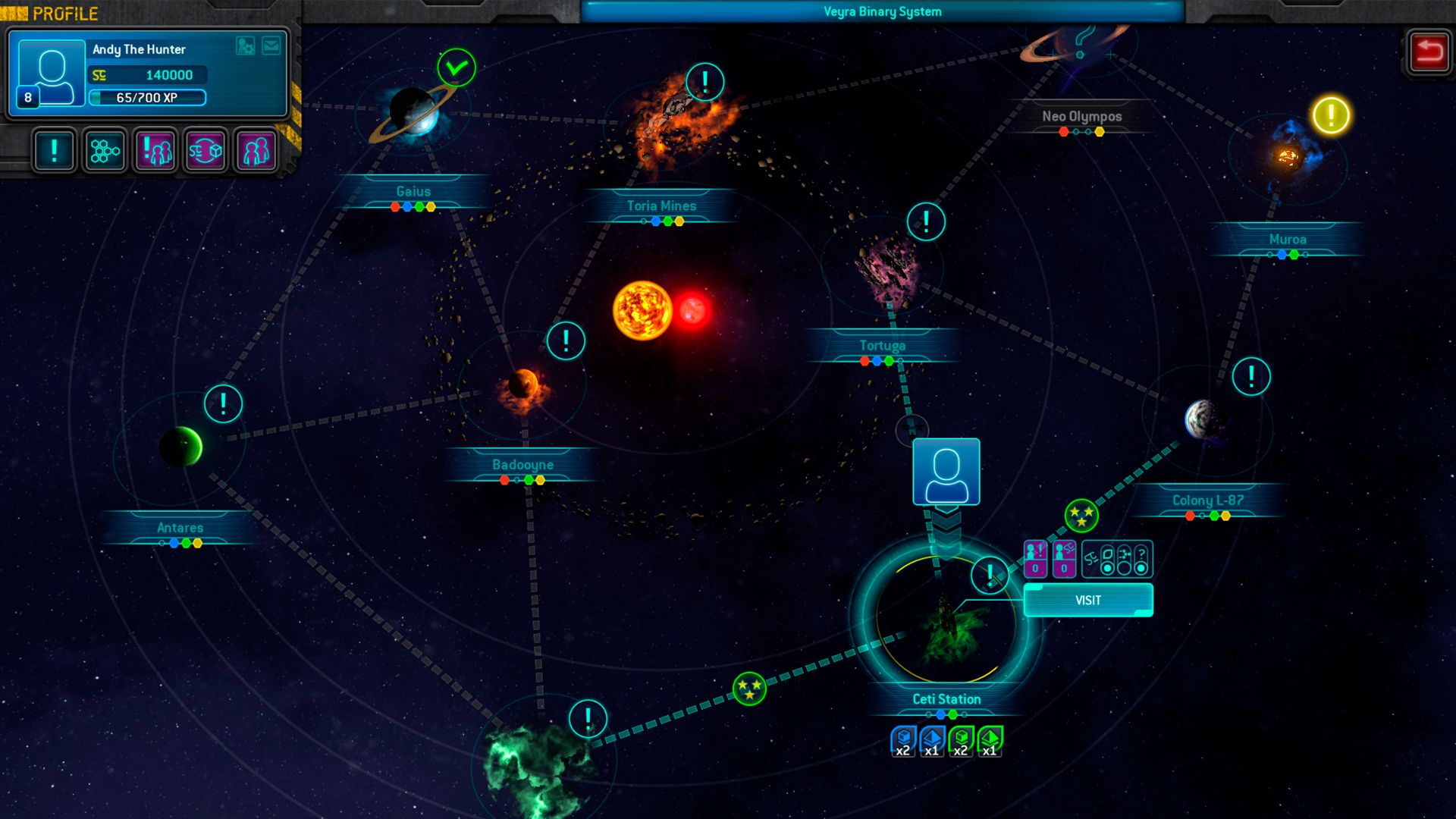Open the missions exclamation mark toolbar button

(54, 151)
